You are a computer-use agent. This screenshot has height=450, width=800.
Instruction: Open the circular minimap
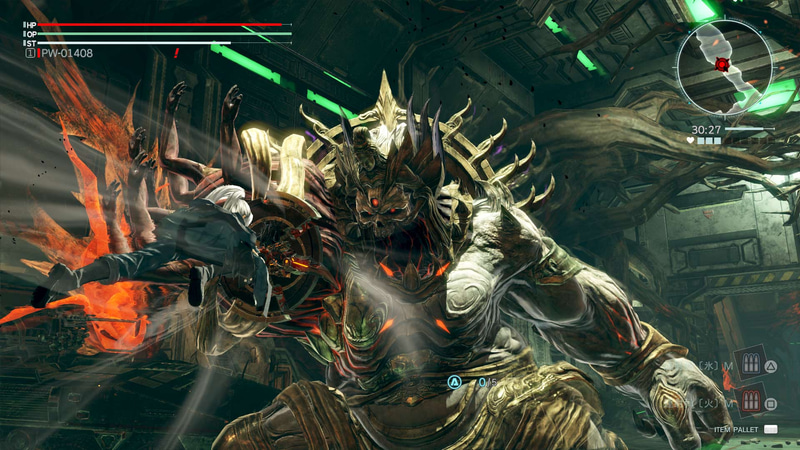[x=724, y=67]
